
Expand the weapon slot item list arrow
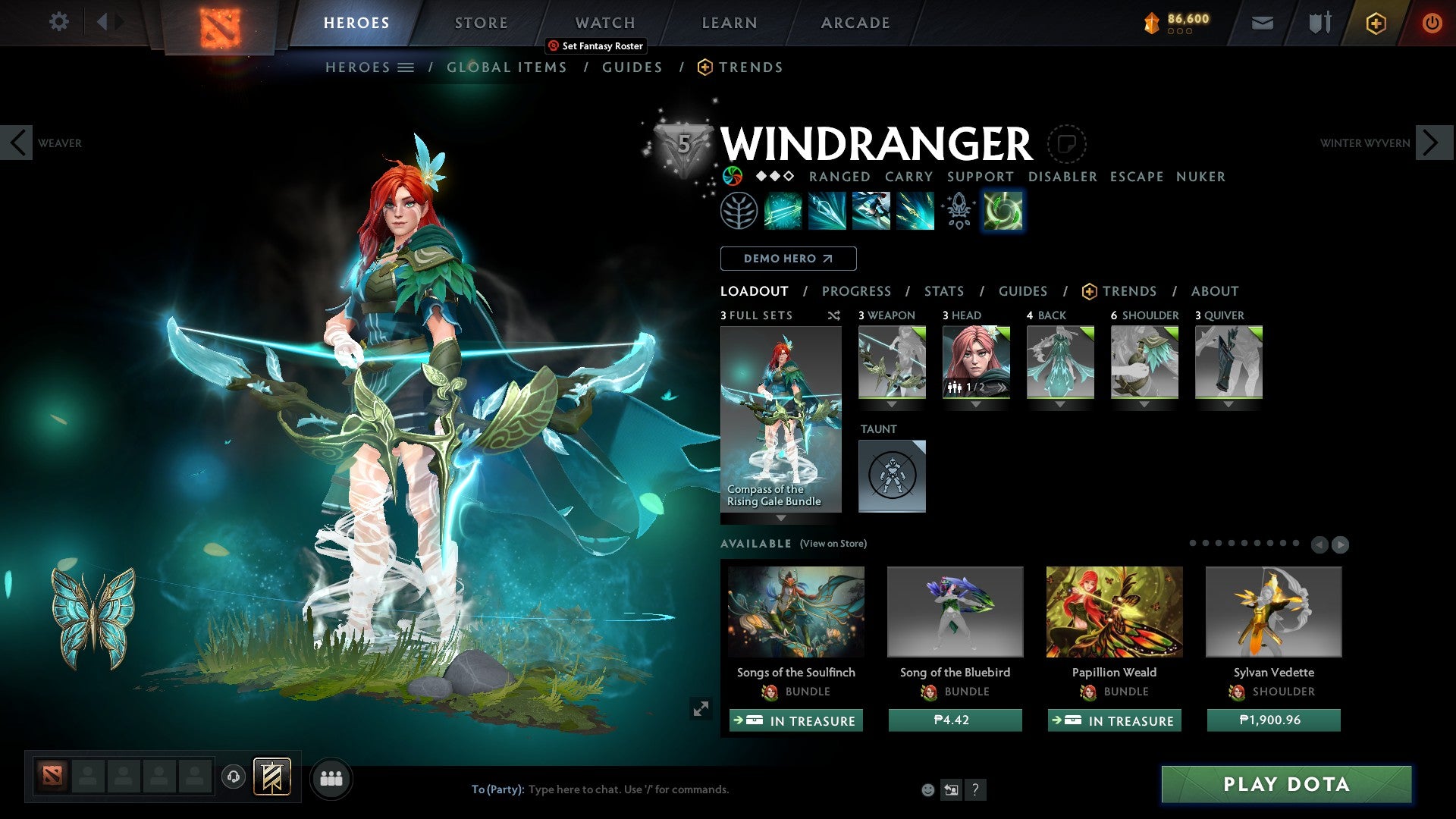coord(892,404)
